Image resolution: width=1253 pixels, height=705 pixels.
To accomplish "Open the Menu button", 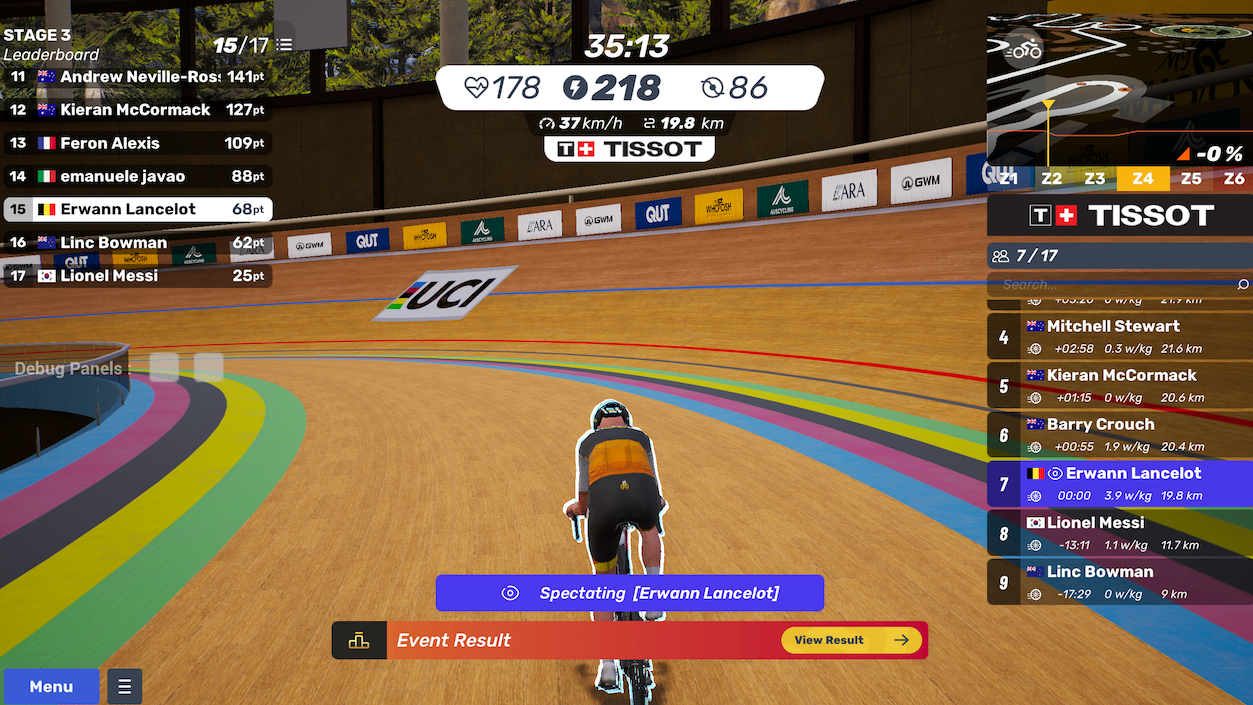I will click(x=51, y=686).
